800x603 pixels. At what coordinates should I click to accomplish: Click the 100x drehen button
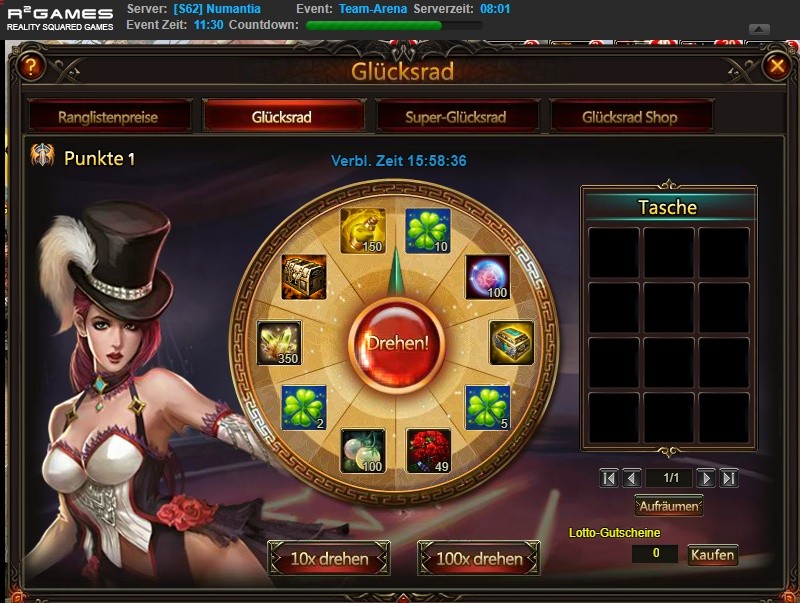tap(479, 559)
